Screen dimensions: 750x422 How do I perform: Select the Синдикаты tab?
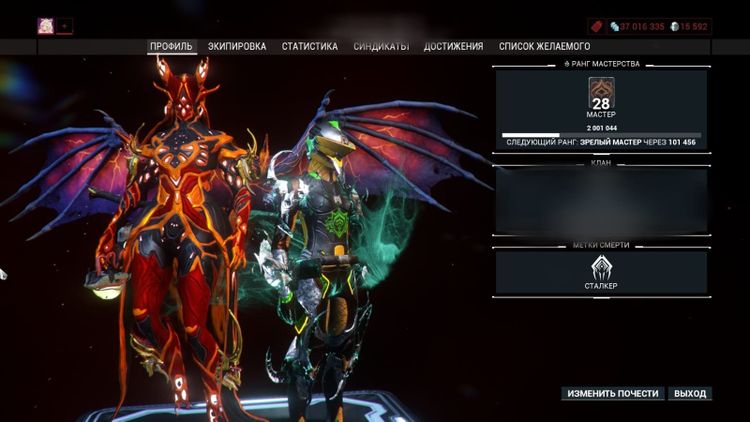[x=381, y=46]
